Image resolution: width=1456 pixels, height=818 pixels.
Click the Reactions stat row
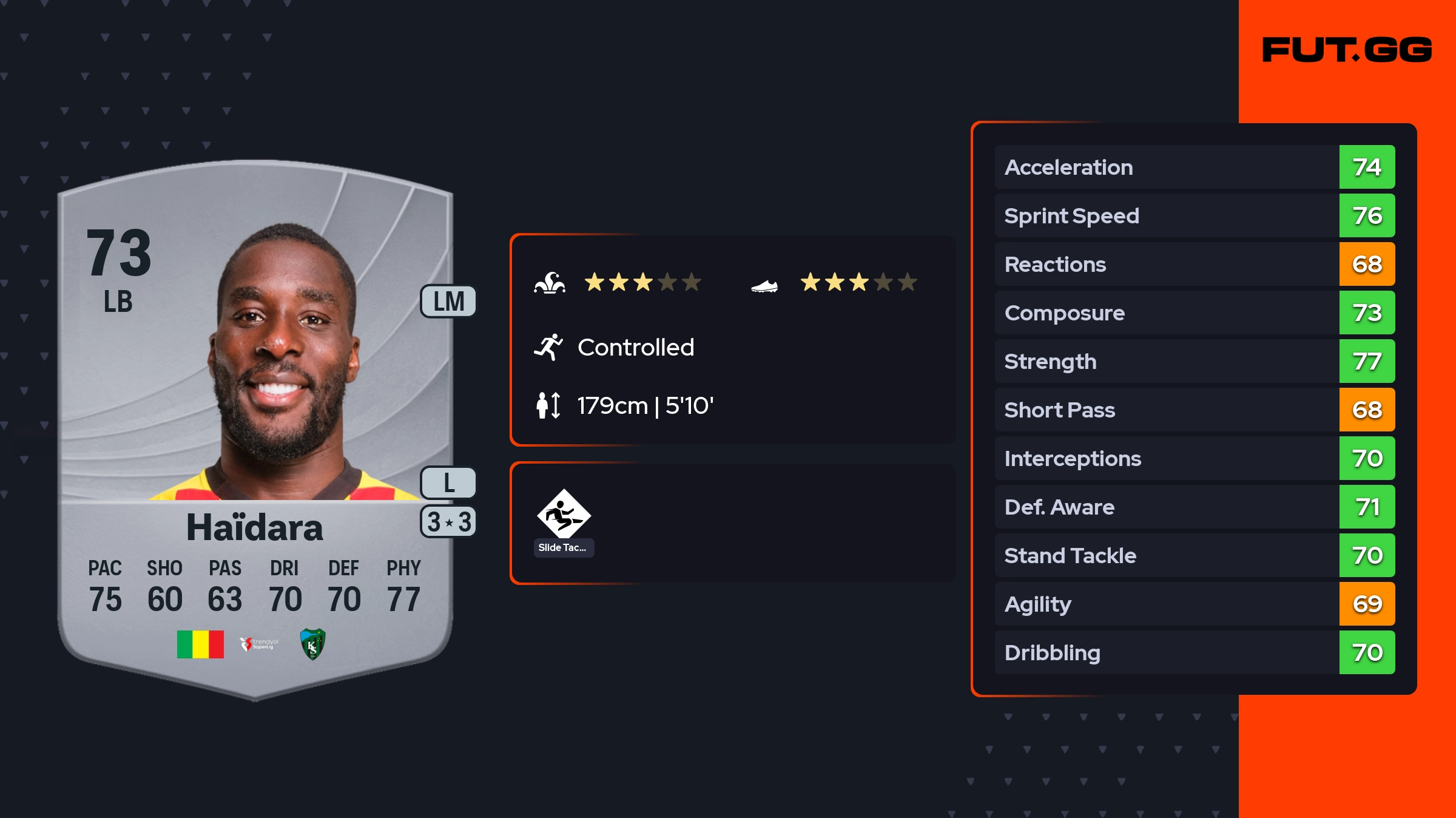point(1194,264)
